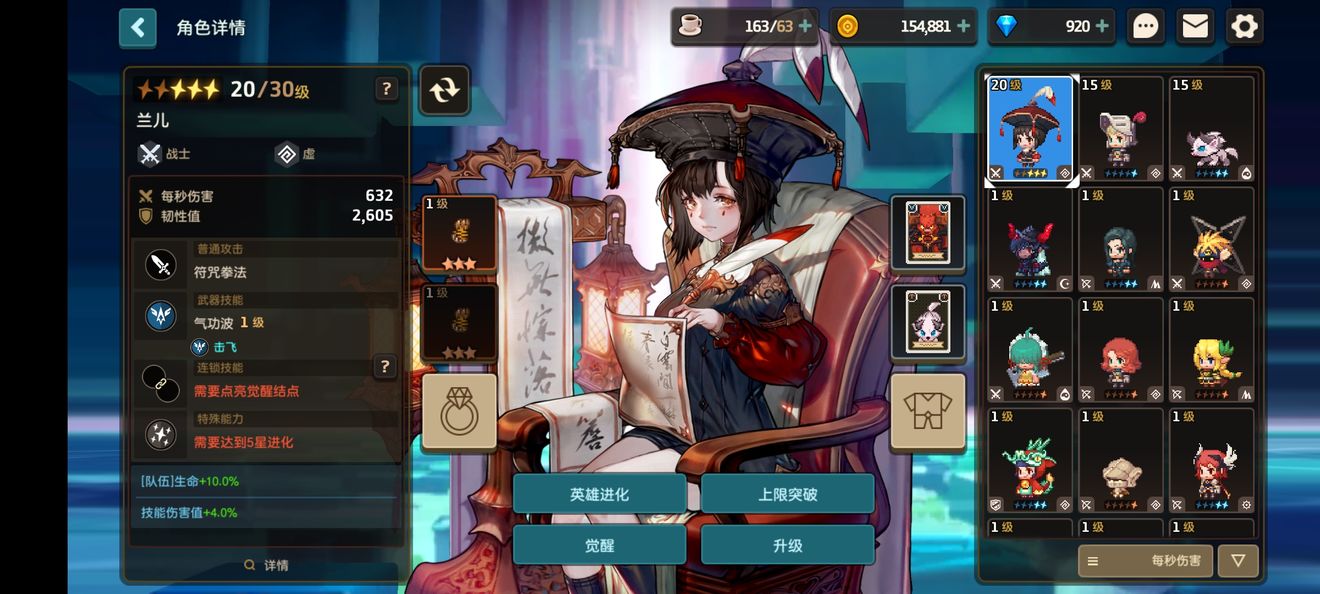The height and width of the screenshot is (594, 1320).
Task: Choose the 升级 level up button
Action: point(787,545)
